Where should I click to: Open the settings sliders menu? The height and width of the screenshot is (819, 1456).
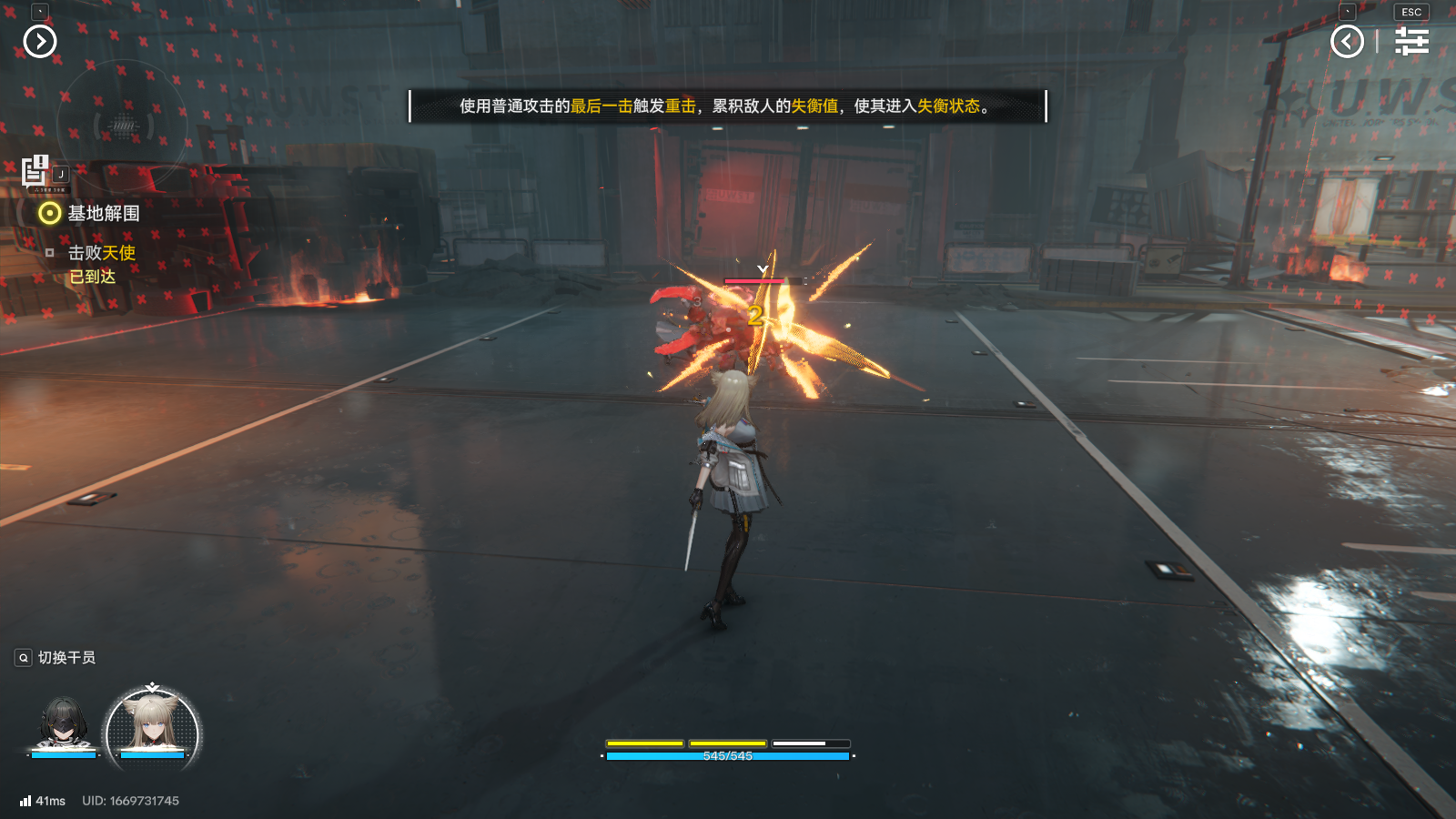pyautogui.click(x=1411, y=41)
